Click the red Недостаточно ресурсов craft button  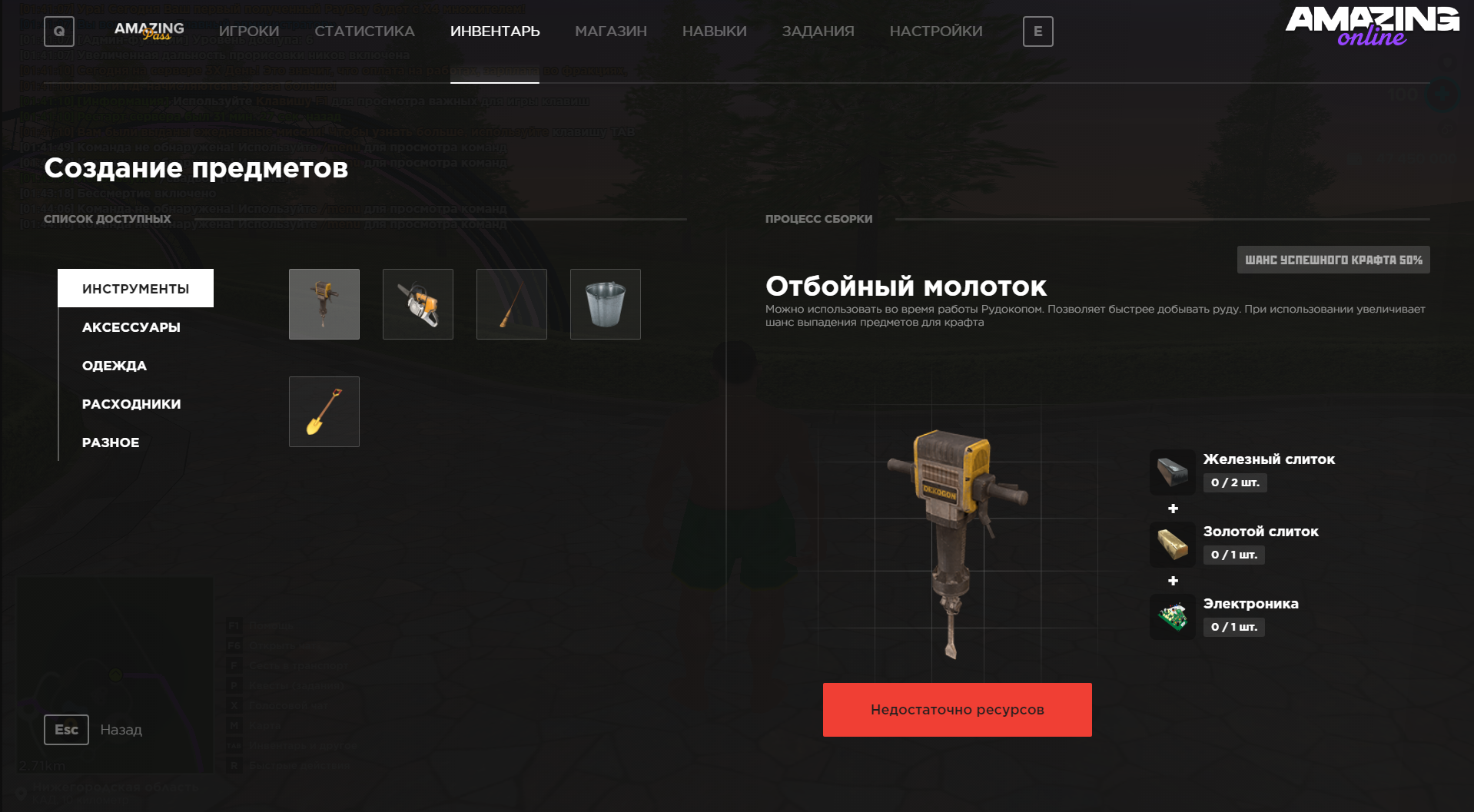(x=957, y=710)
